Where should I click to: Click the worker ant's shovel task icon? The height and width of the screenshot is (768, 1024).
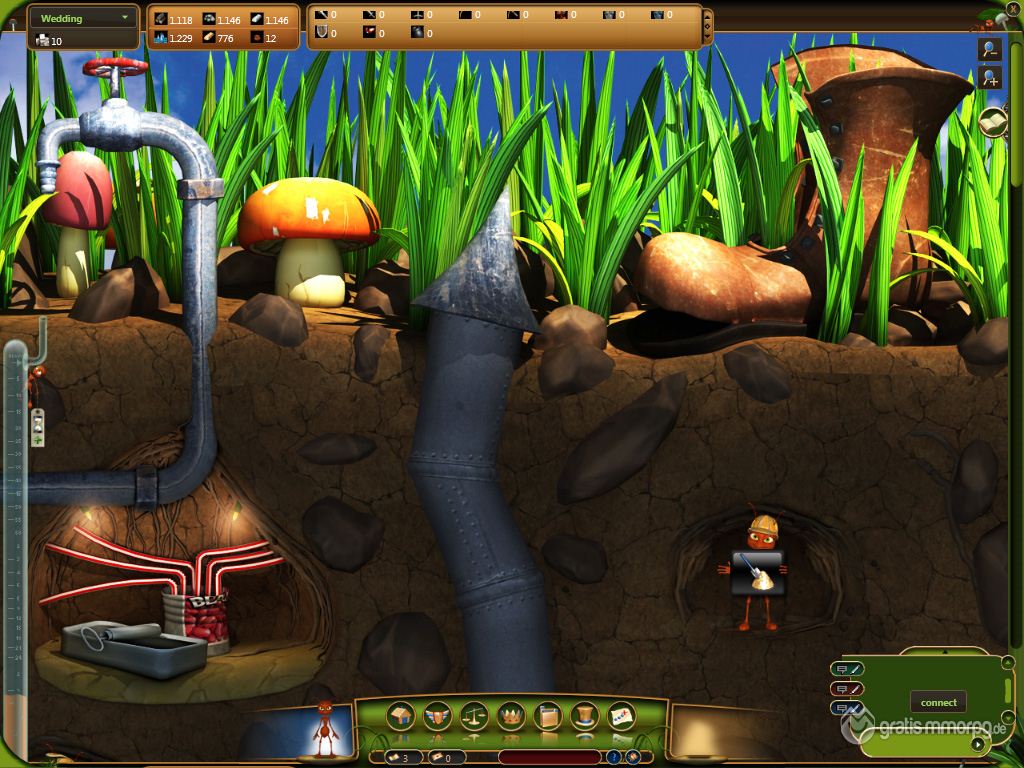coord(757,573)
